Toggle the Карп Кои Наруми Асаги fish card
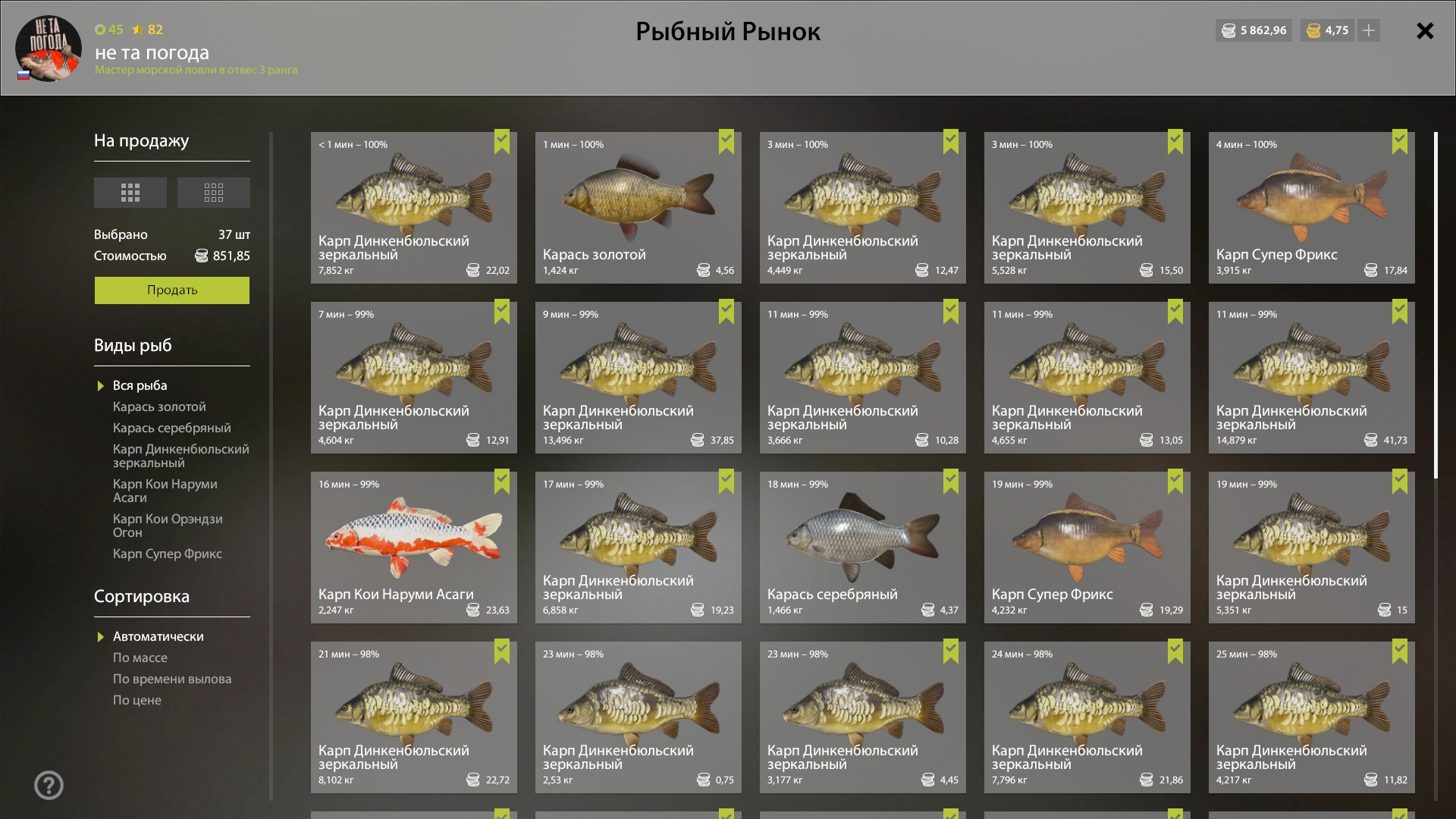Screen dimensions: 1456x819 click(413, 548)
